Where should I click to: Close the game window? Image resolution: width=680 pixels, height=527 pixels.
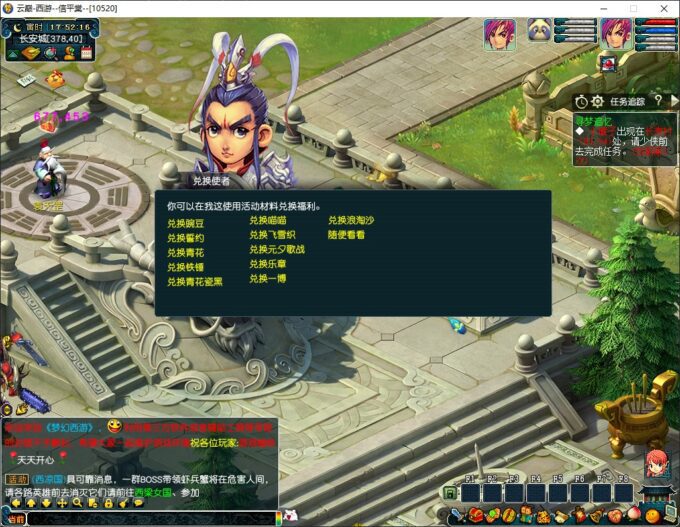(x=661, y=8)
